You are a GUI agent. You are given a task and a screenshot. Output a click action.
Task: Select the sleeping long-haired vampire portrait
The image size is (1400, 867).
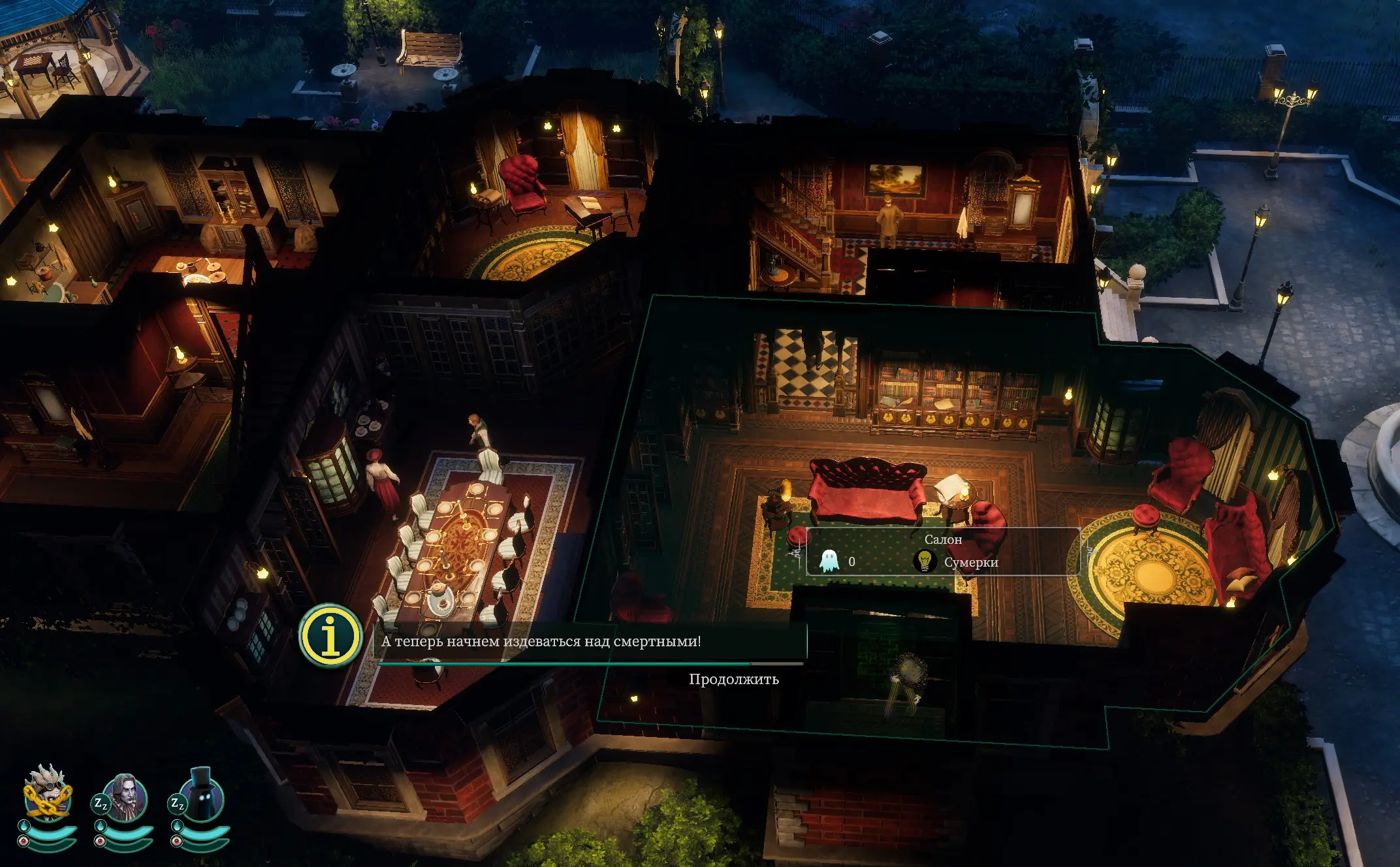[x=125, y=797]
